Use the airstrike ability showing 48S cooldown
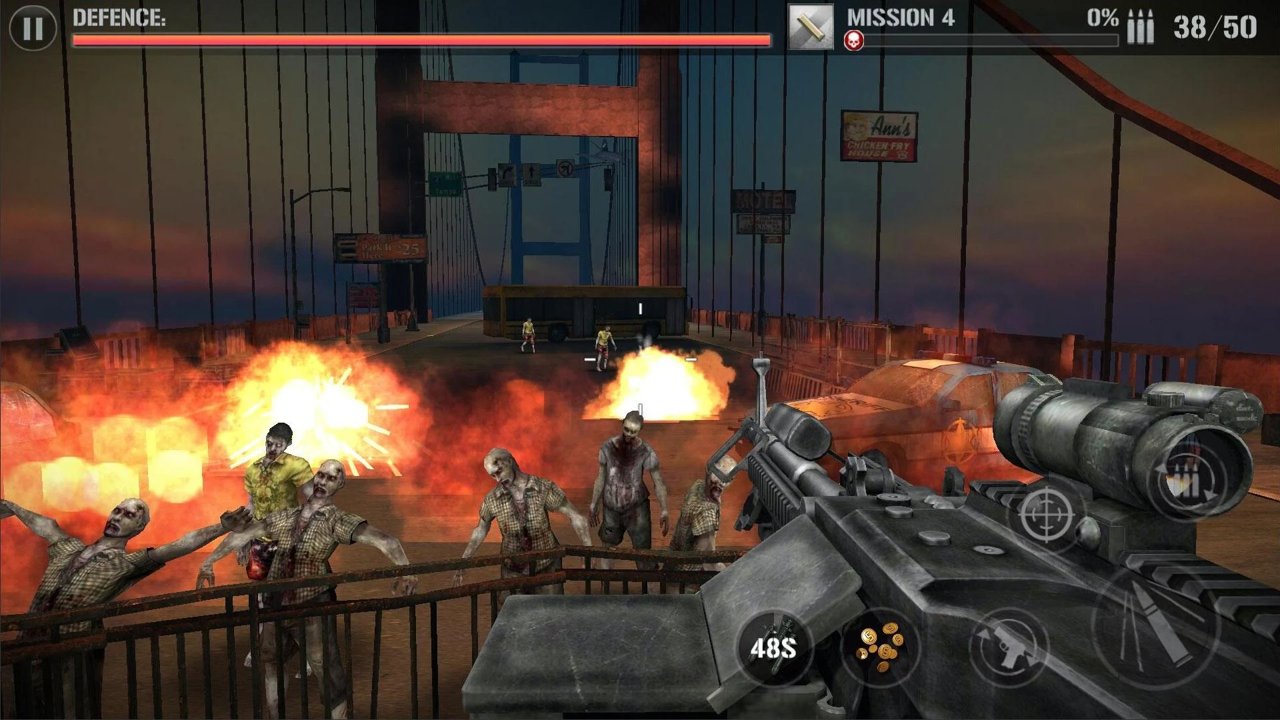Viewport: 1280px width, 720px height. 774,647
